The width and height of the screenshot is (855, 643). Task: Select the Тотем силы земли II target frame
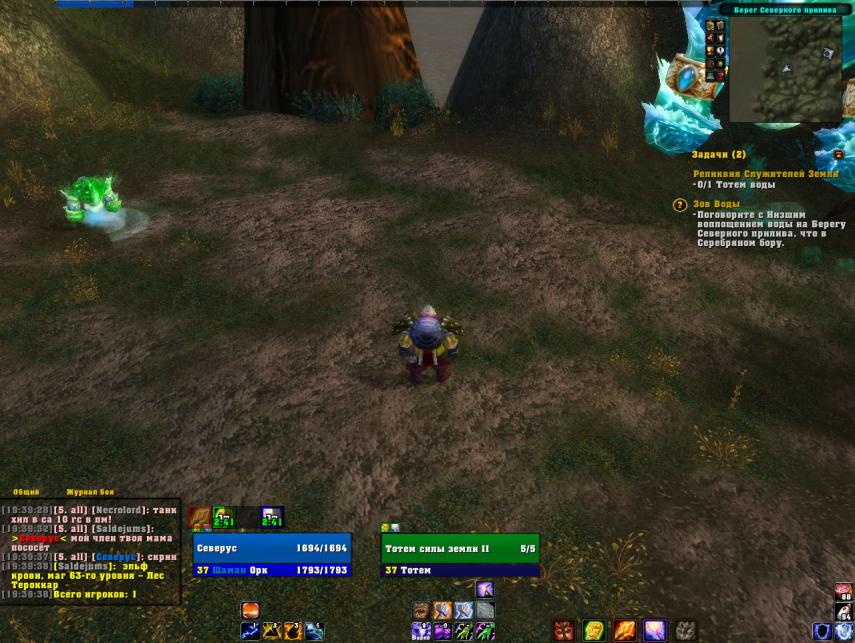[x=460, y=548]
